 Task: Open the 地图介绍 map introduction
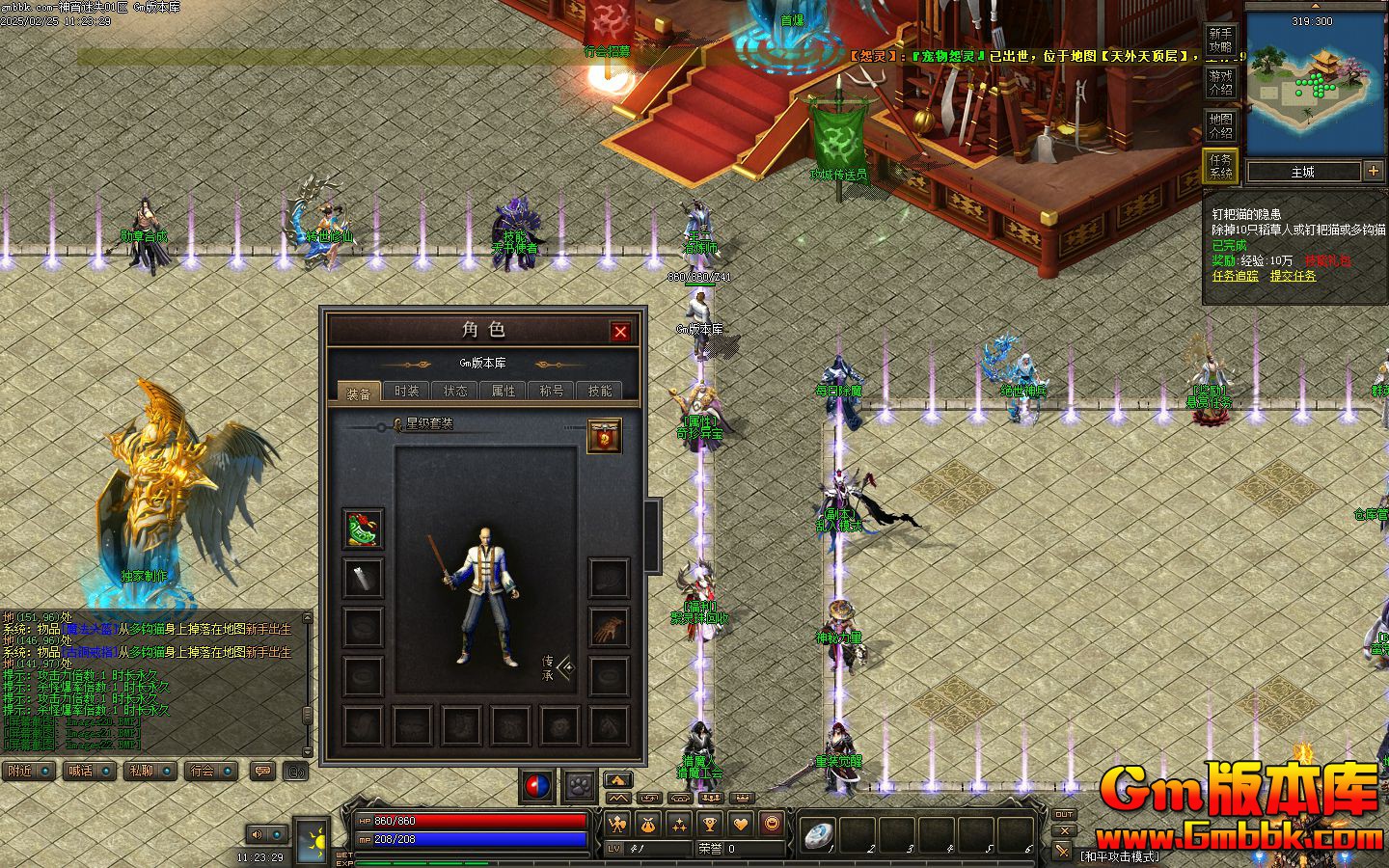(x=1220, y=125)
